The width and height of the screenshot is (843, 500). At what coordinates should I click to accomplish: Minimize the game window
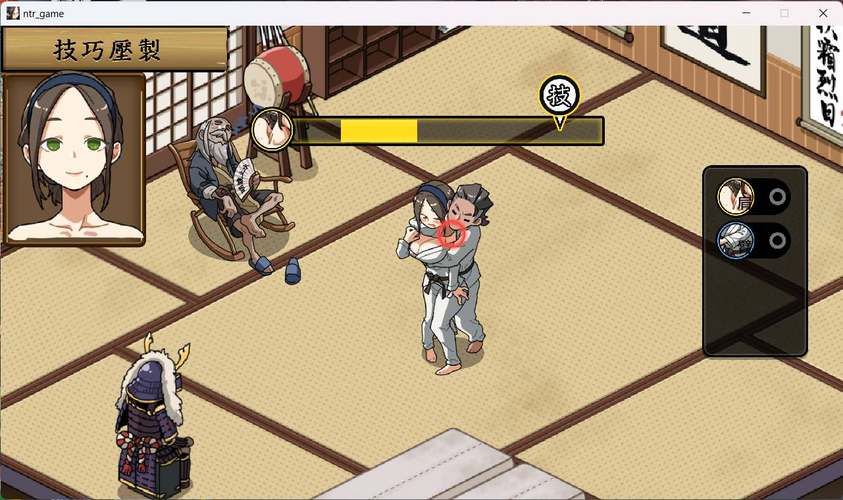746,13
